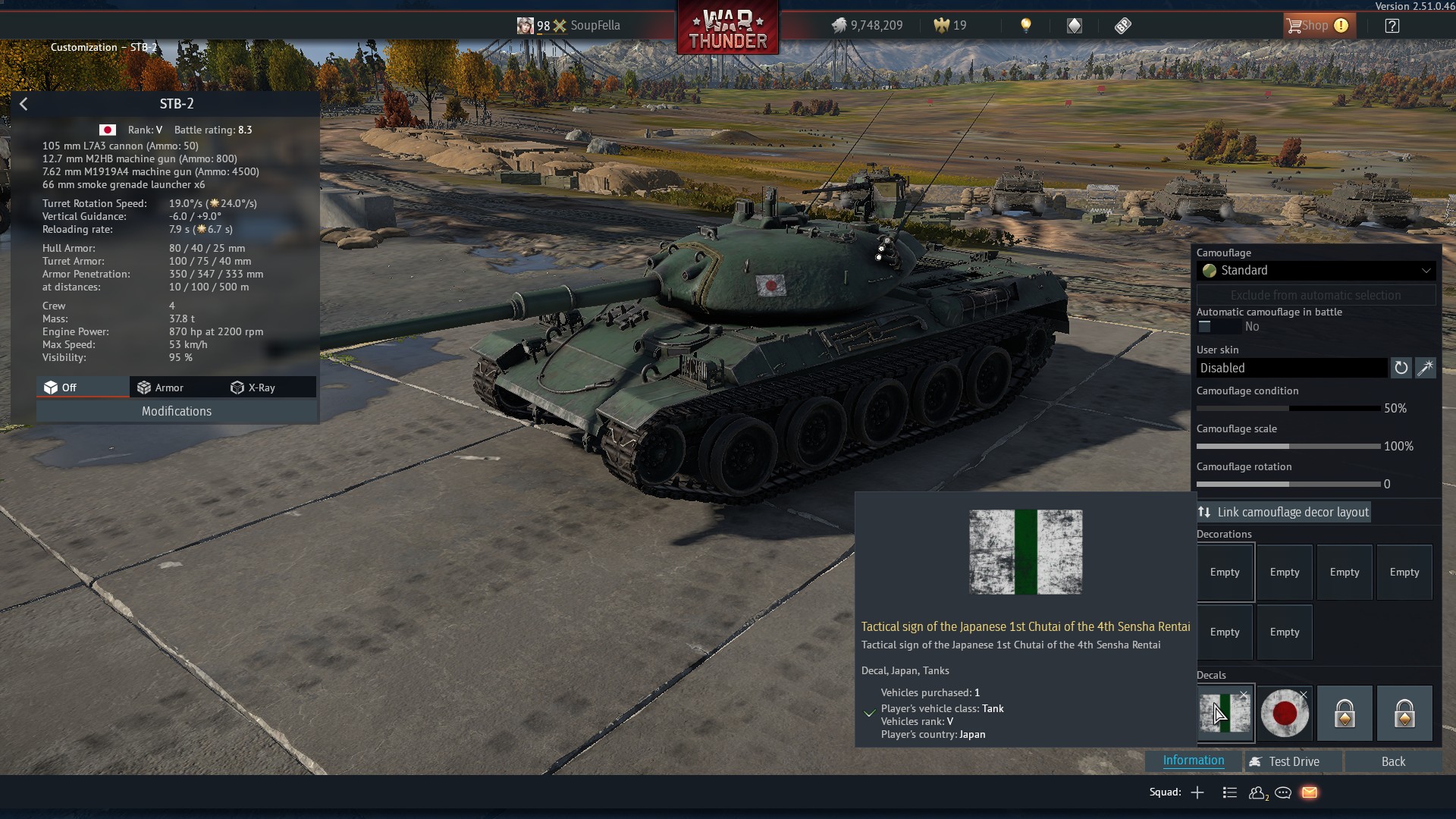Open the Shop

[1316, 26]
